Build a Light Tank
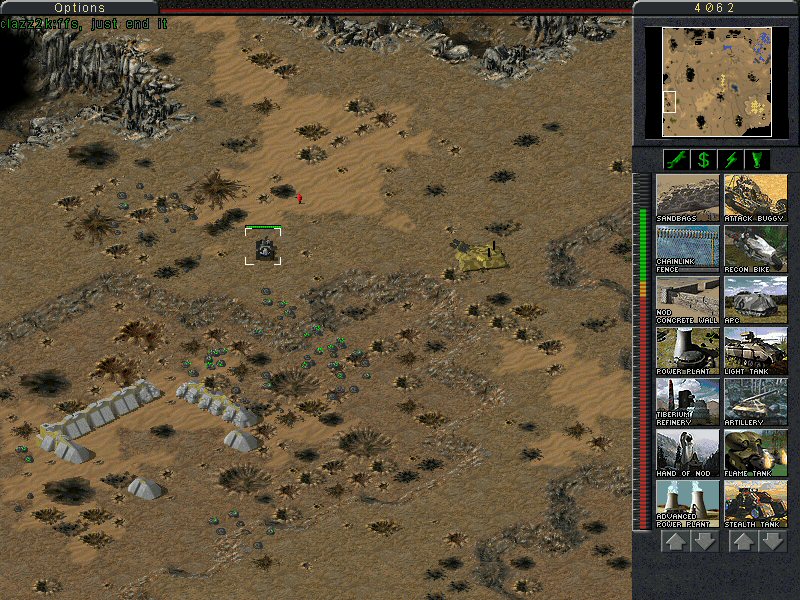 755,351
